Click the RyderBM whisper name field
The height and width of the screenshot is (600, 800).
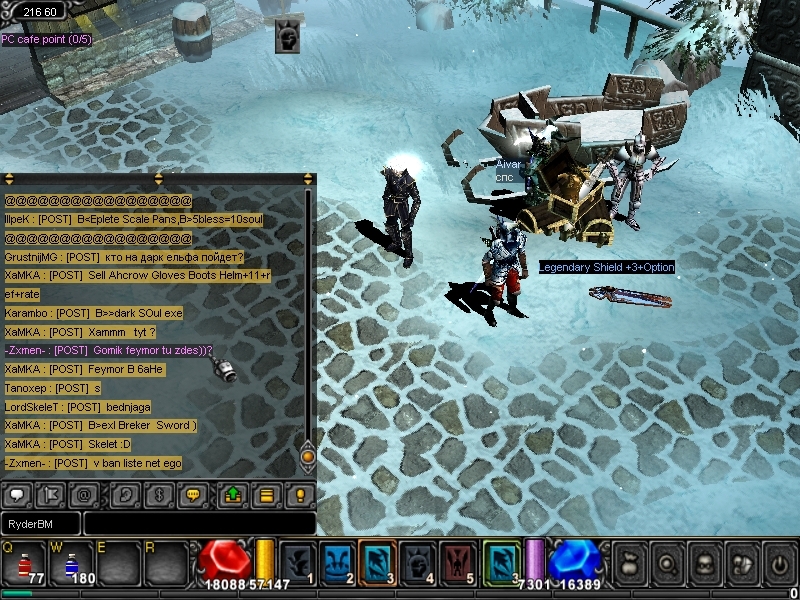pyautogui.click(x=40, y=524)
